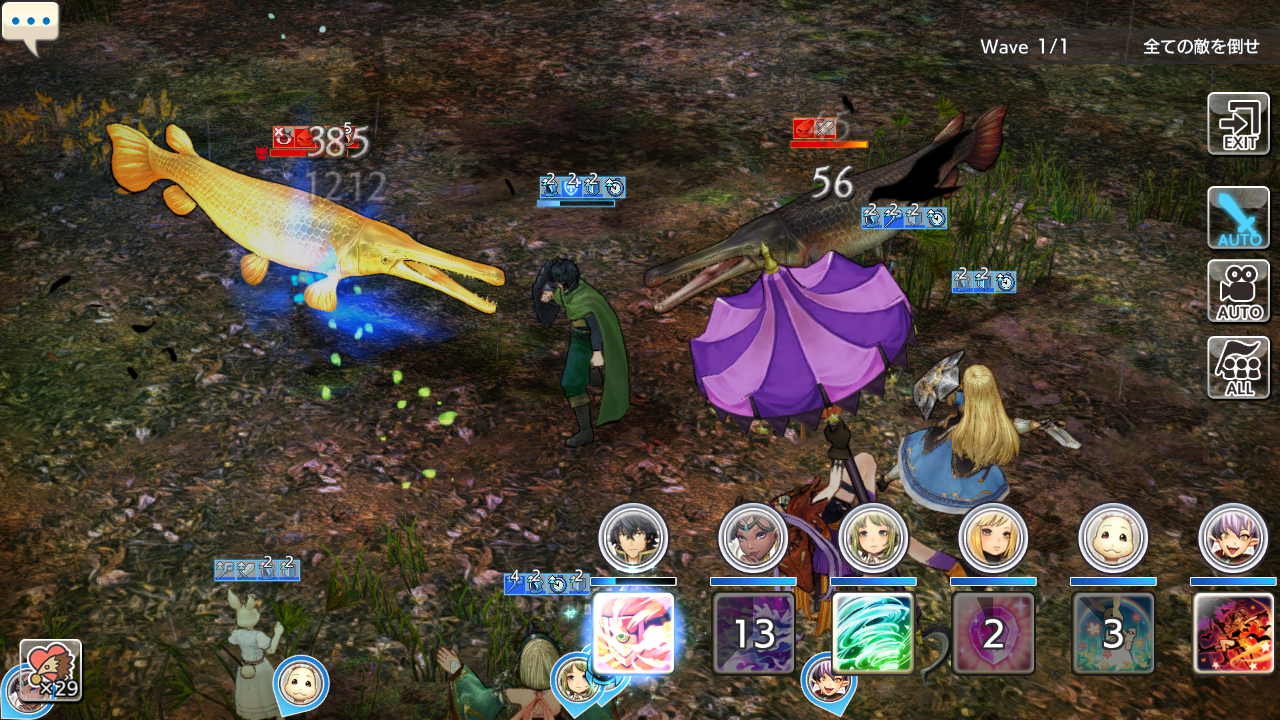Activate the red fiery skill

point(1233,633)
